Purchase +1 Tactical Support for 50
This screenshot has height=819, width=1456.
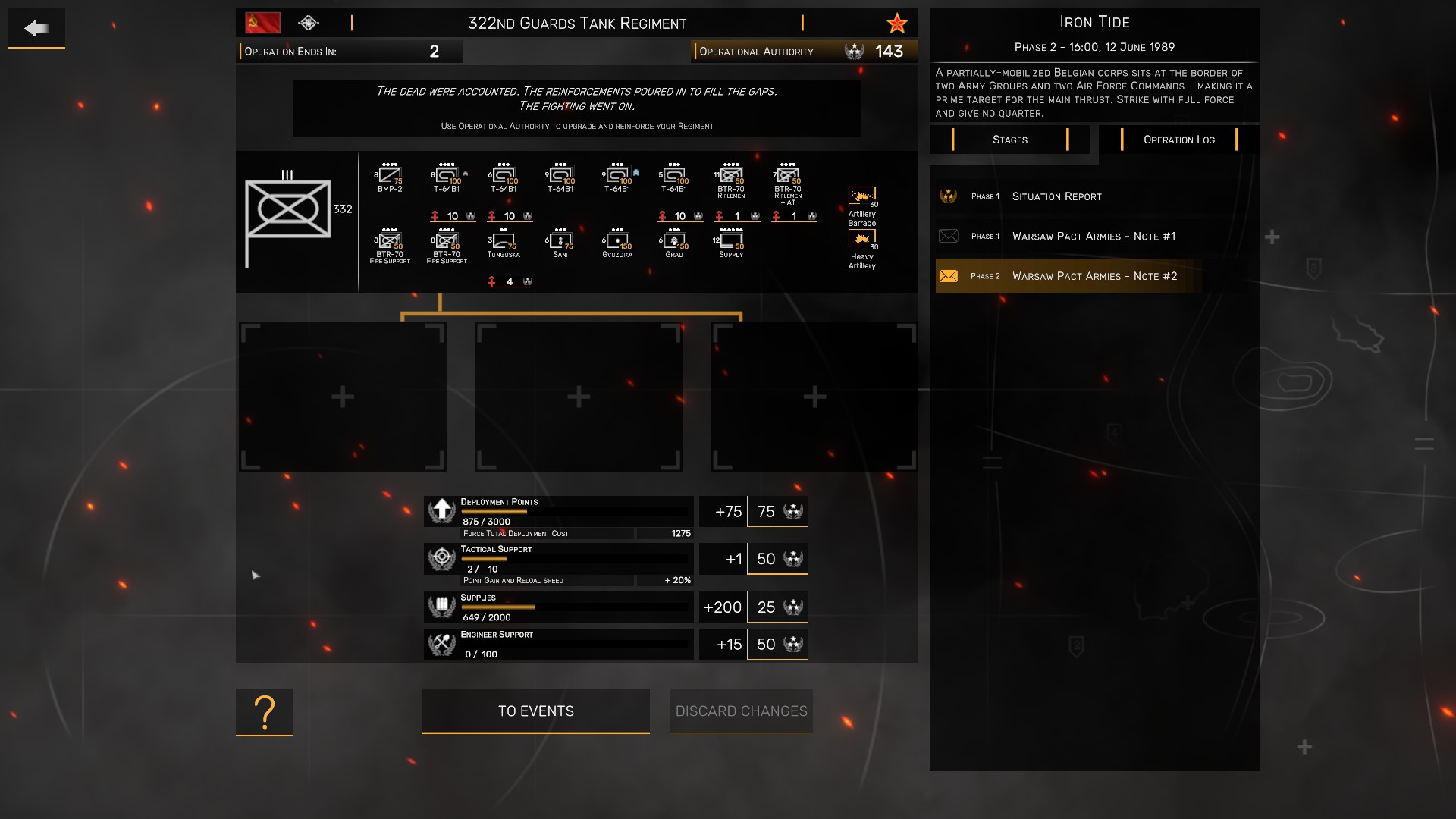coord(777,559)
